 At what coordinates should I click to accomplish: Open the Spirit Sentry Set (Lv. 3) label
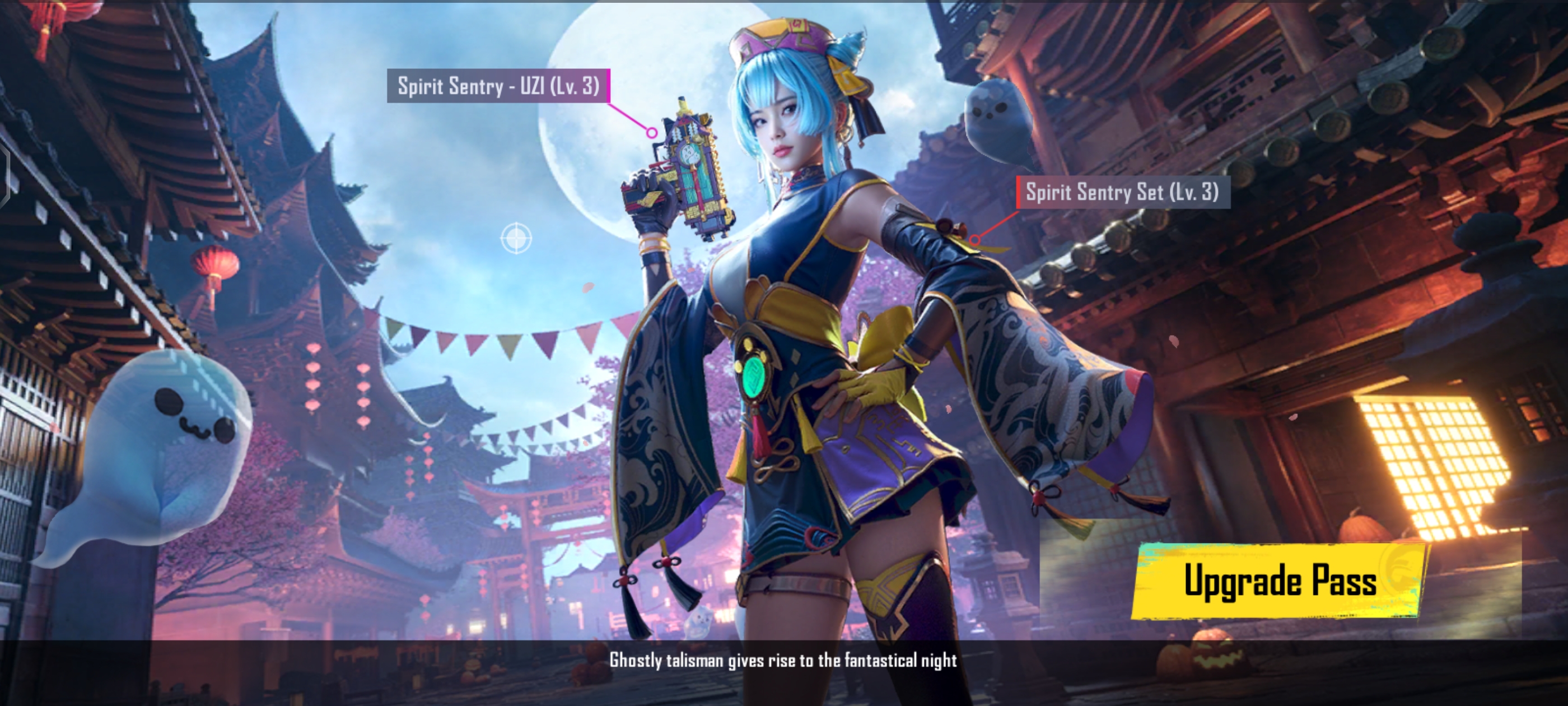pos(1122,193)
